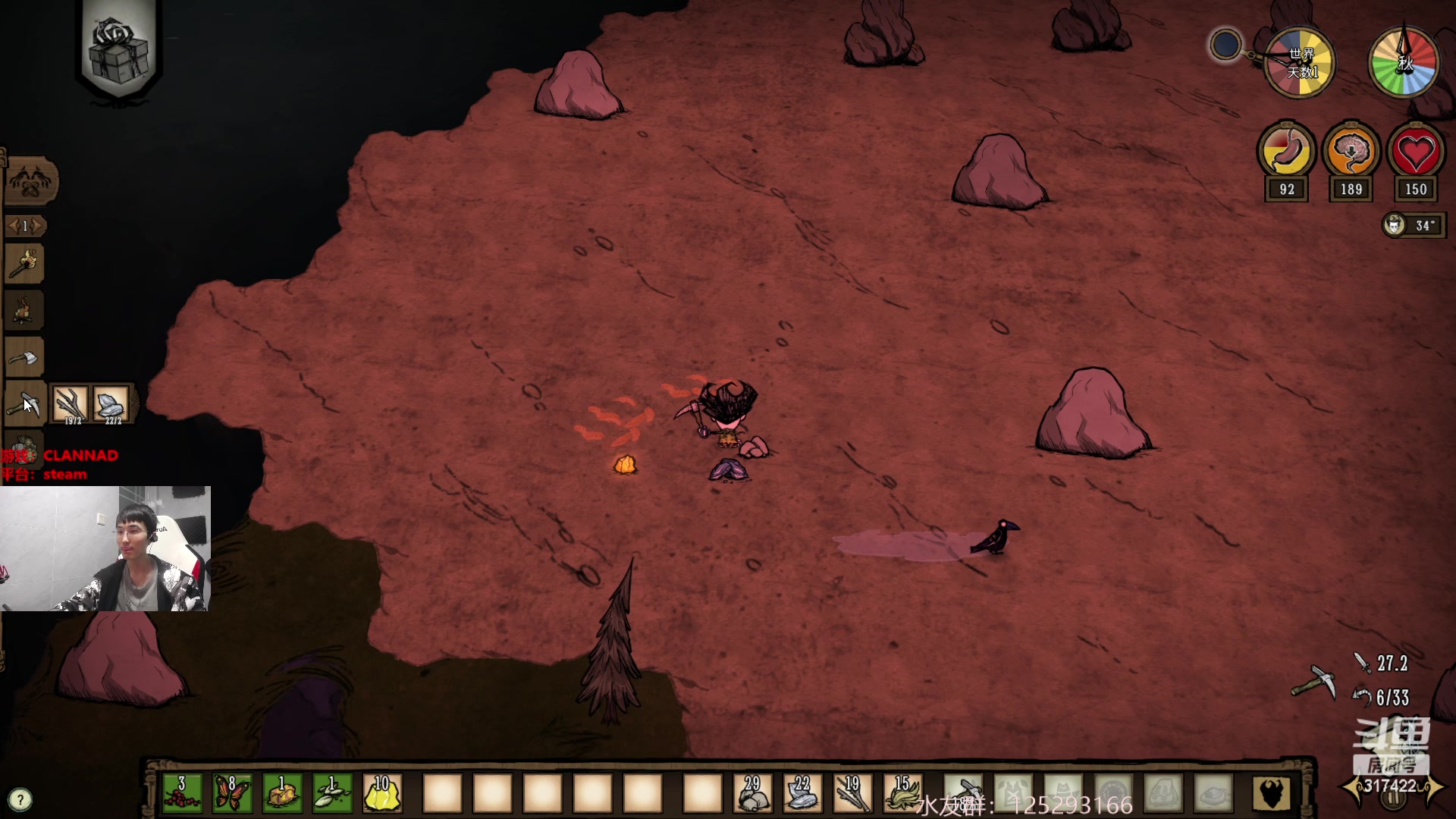The image size is (1456, 819).
Task: Choose the rocks stack of 29
Action: coord(752,793)
